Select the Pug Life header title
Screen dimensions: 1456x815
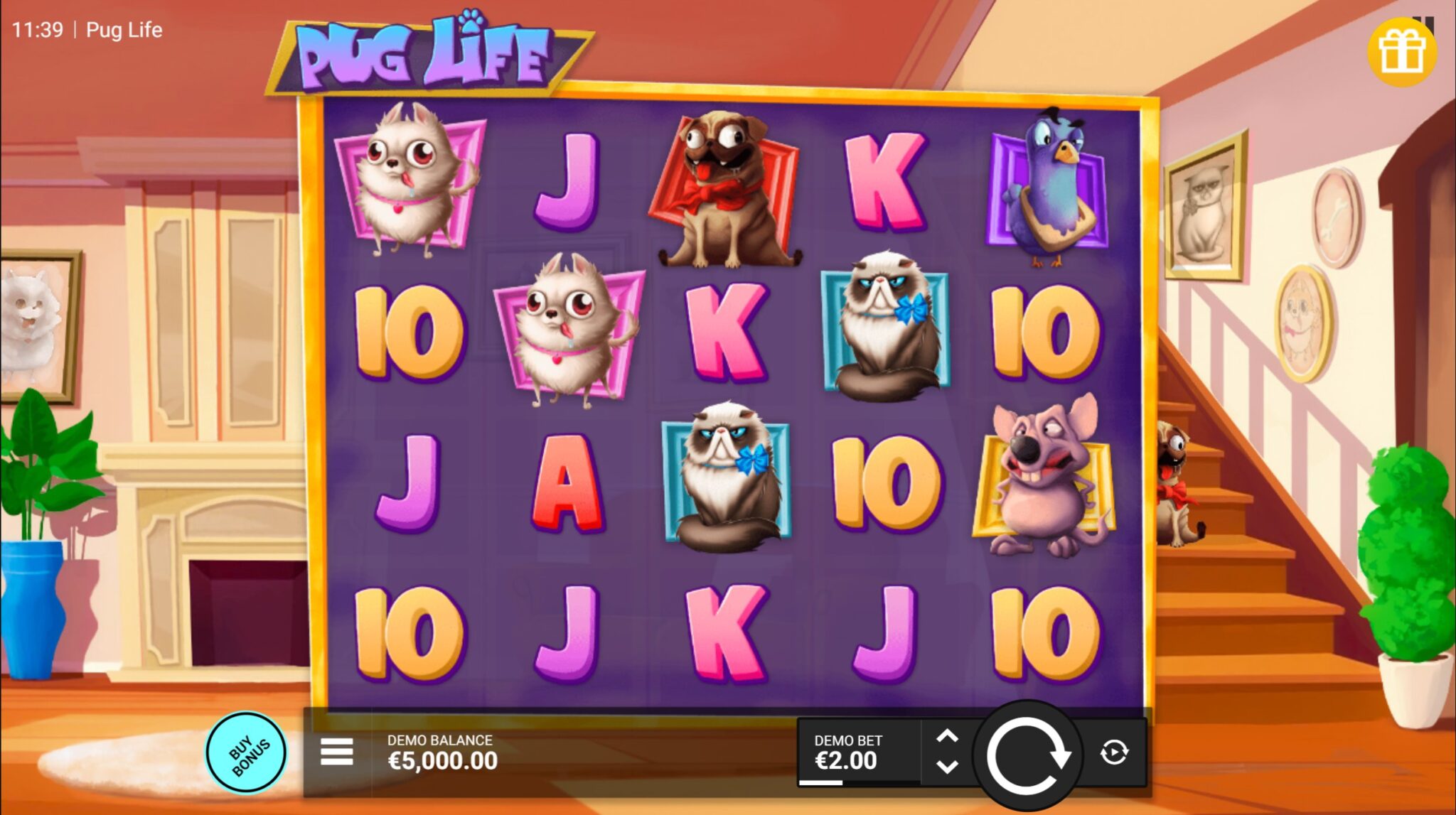pos(124,30)
